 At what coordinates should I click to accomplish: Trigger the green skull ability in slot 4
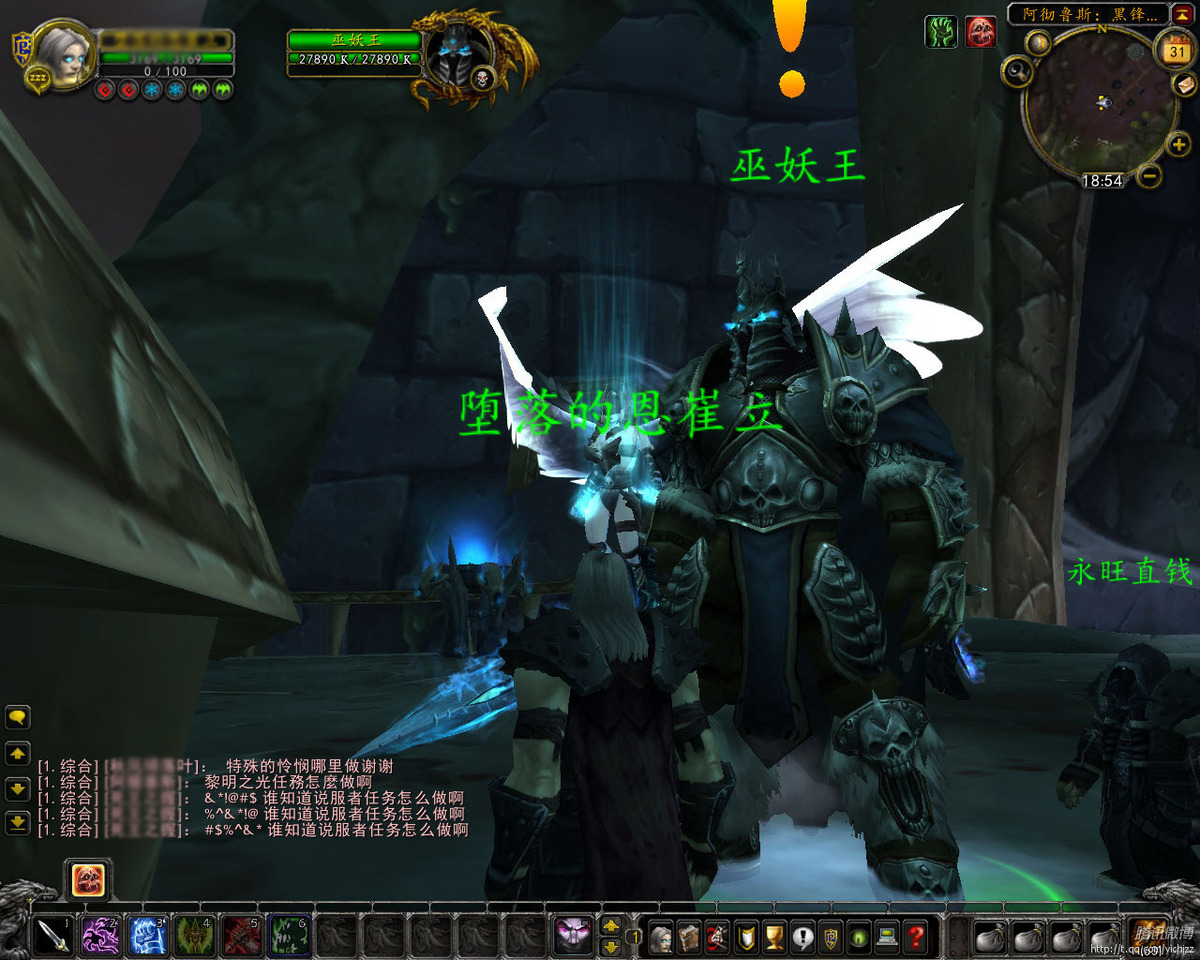coord(194,937)
